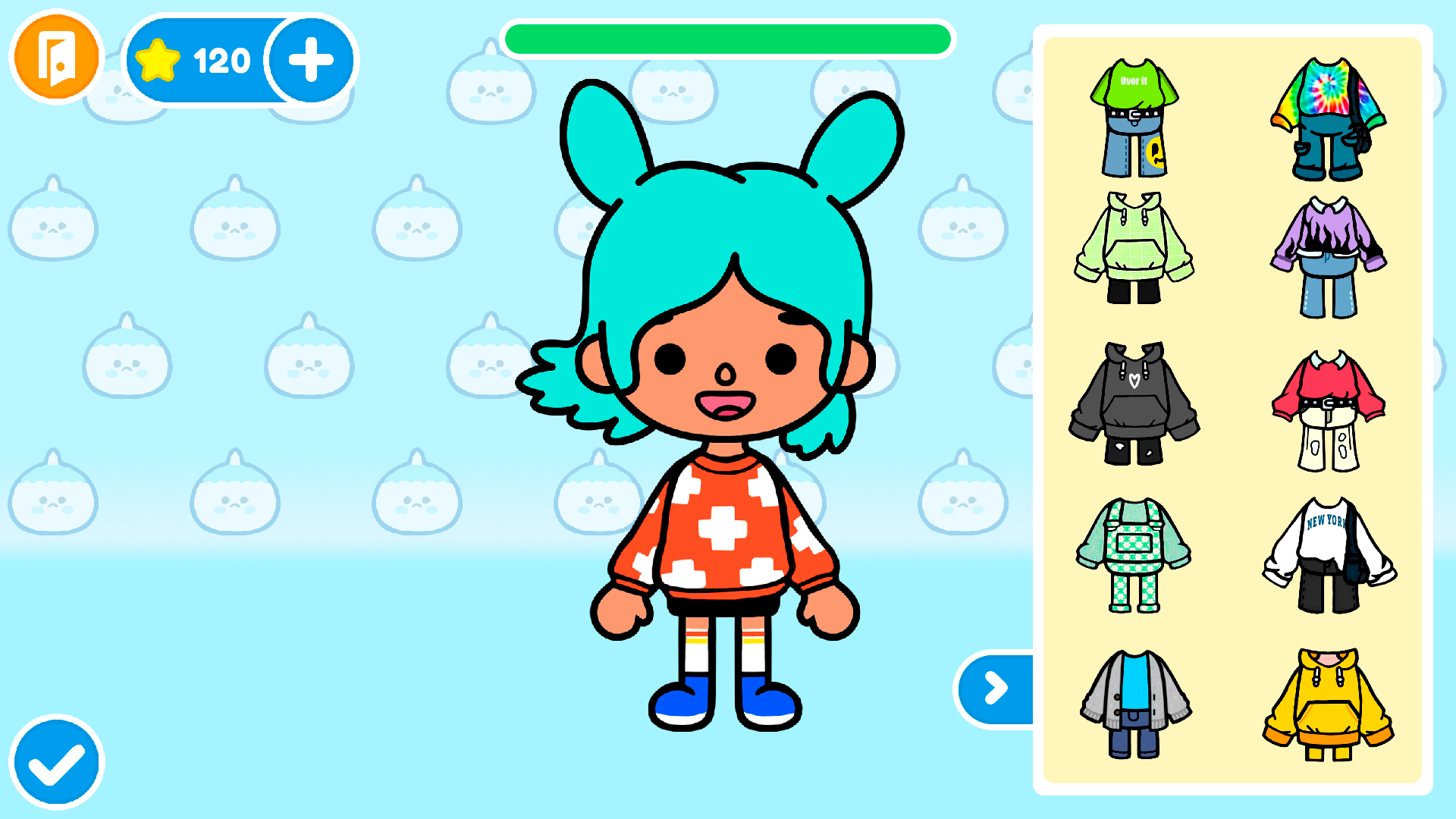
Task: Choose the gray cardigan with blue shirt outfit
Action: [1133, 705]
